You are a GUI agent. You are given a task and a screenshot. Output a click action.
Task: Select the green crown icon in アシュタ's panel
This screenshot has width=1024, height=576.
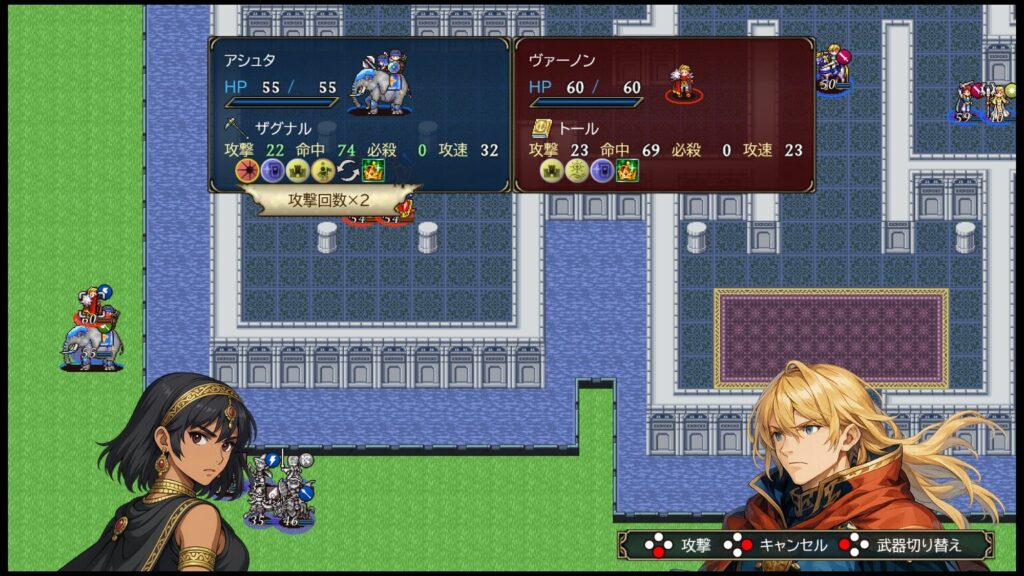pos(373,171)
